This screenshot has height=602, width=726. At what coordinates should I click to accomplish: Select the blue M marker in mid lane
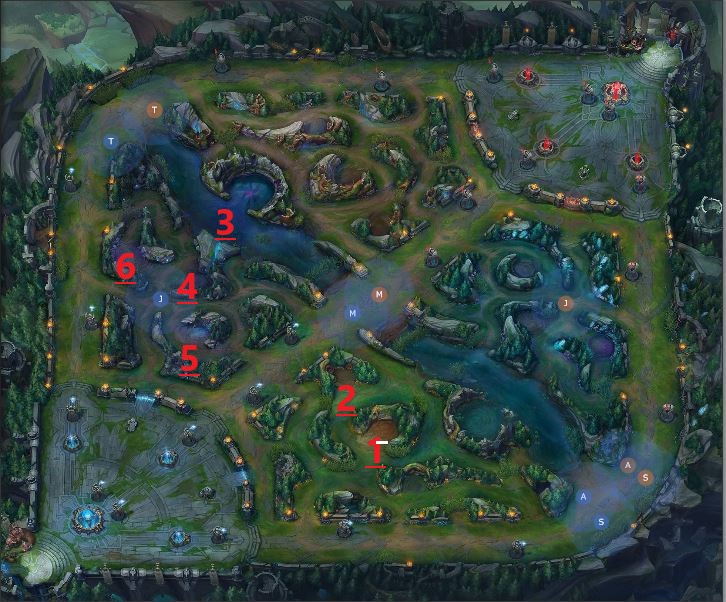tap(352, 313)
